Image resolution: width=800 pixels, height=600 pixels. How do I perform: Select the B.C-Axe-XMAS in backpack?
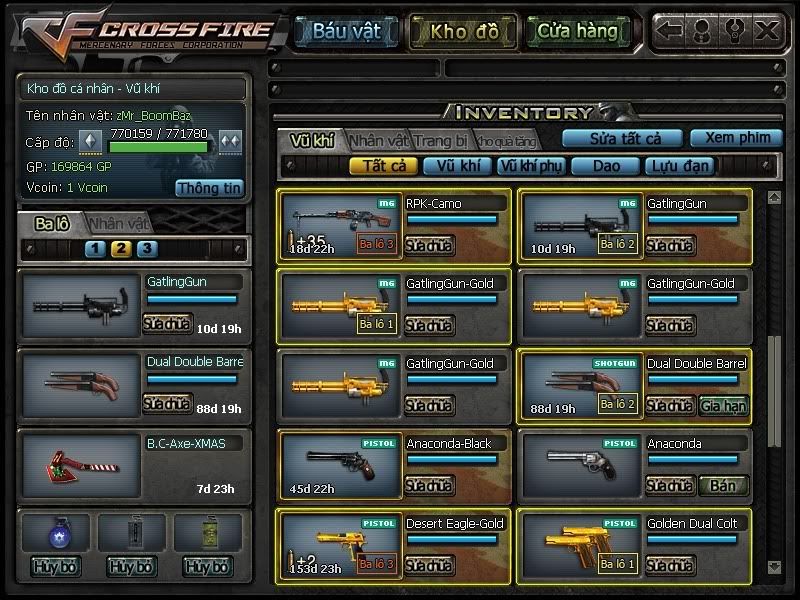(x=79, y=465)
